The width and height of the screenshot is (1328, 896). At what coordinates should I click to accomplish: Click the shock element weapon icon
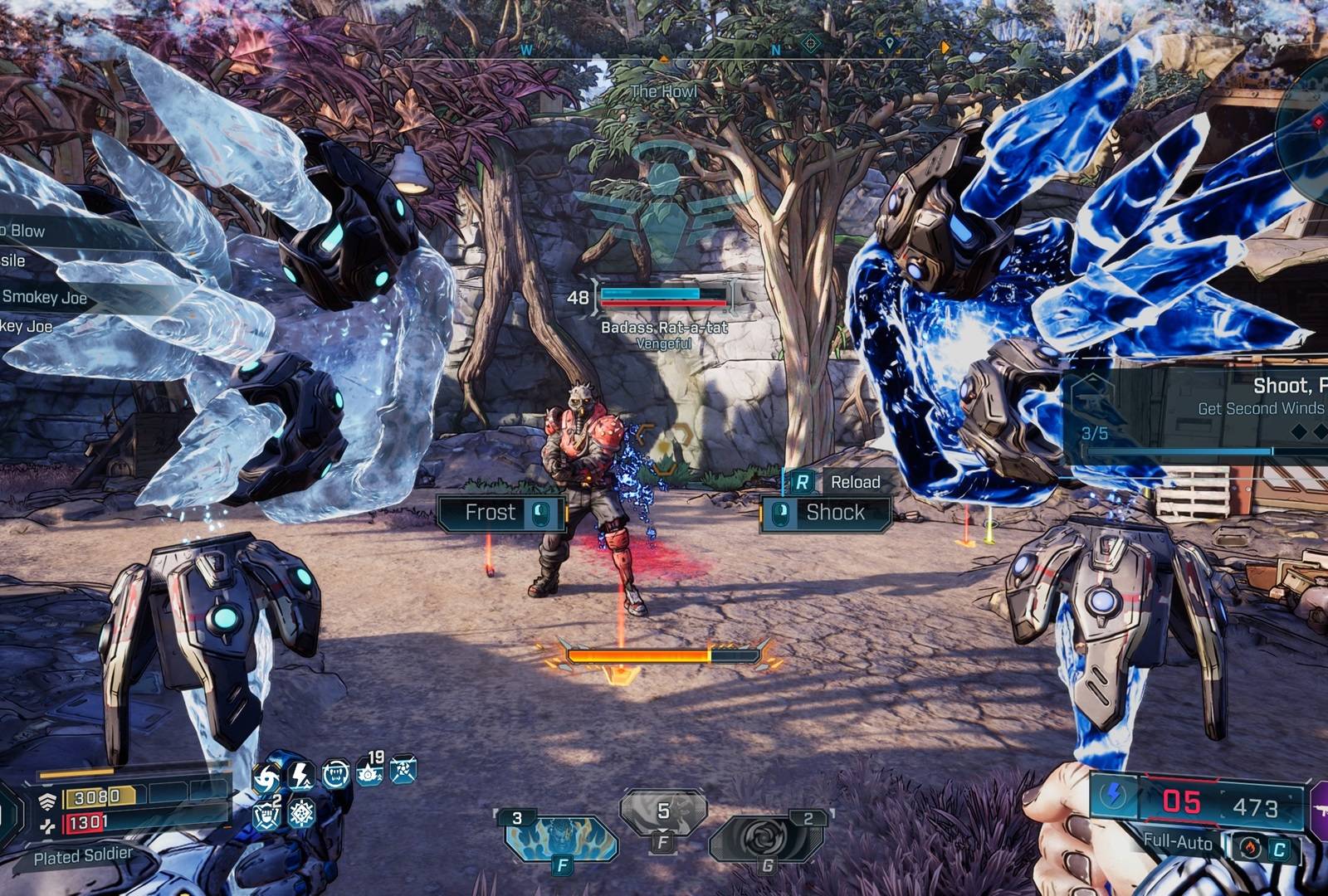click(x=1114, y=796)
